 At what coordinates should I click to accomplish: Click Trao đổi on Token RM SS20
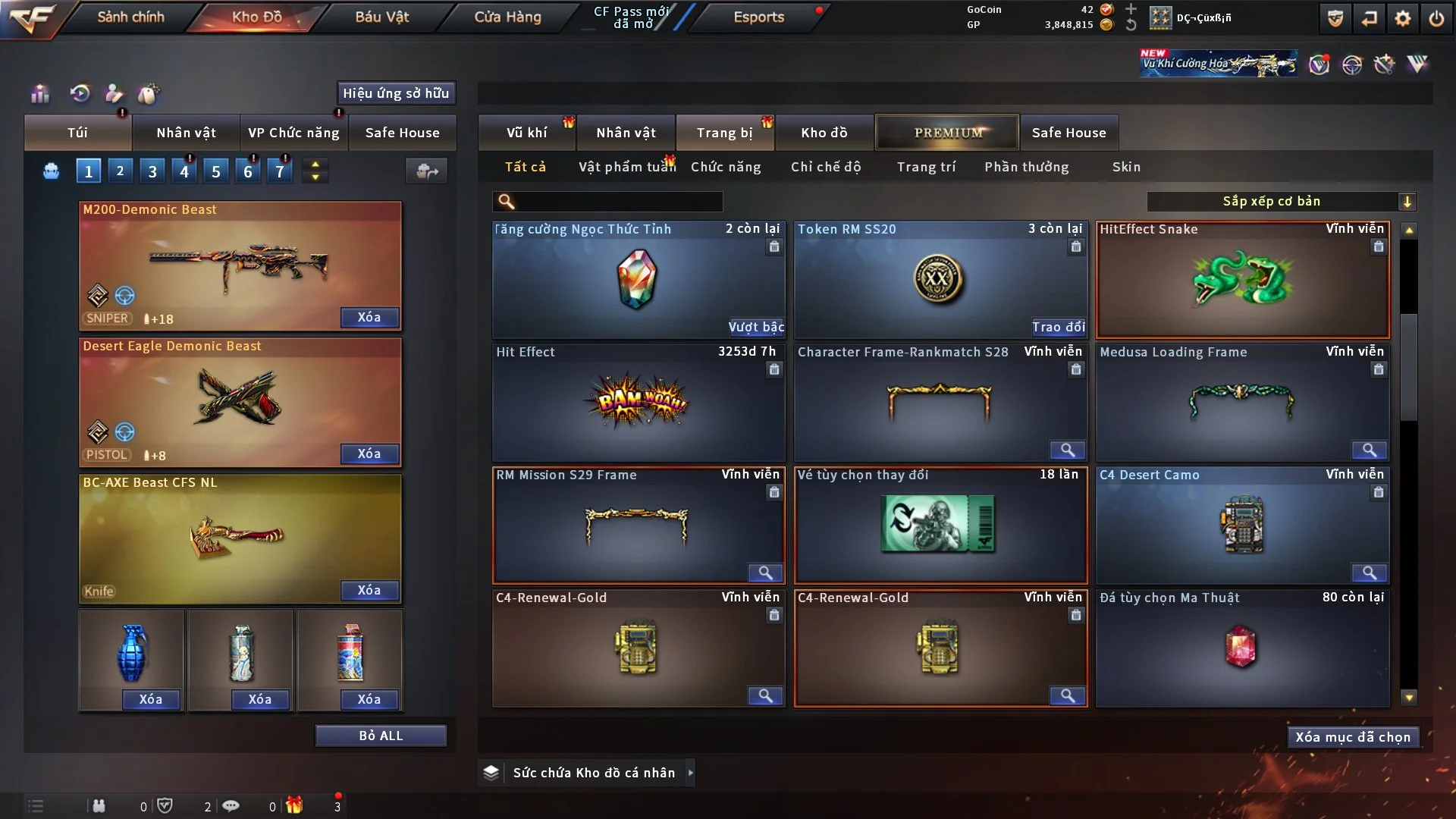click(1058, 327)
